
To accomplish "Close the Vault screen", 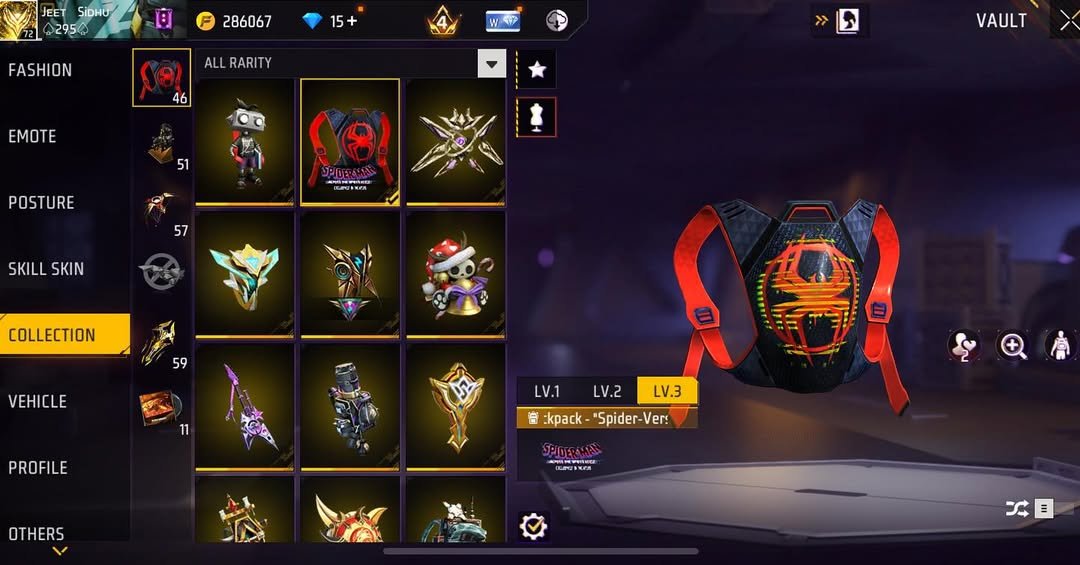I will [1068, 20].
